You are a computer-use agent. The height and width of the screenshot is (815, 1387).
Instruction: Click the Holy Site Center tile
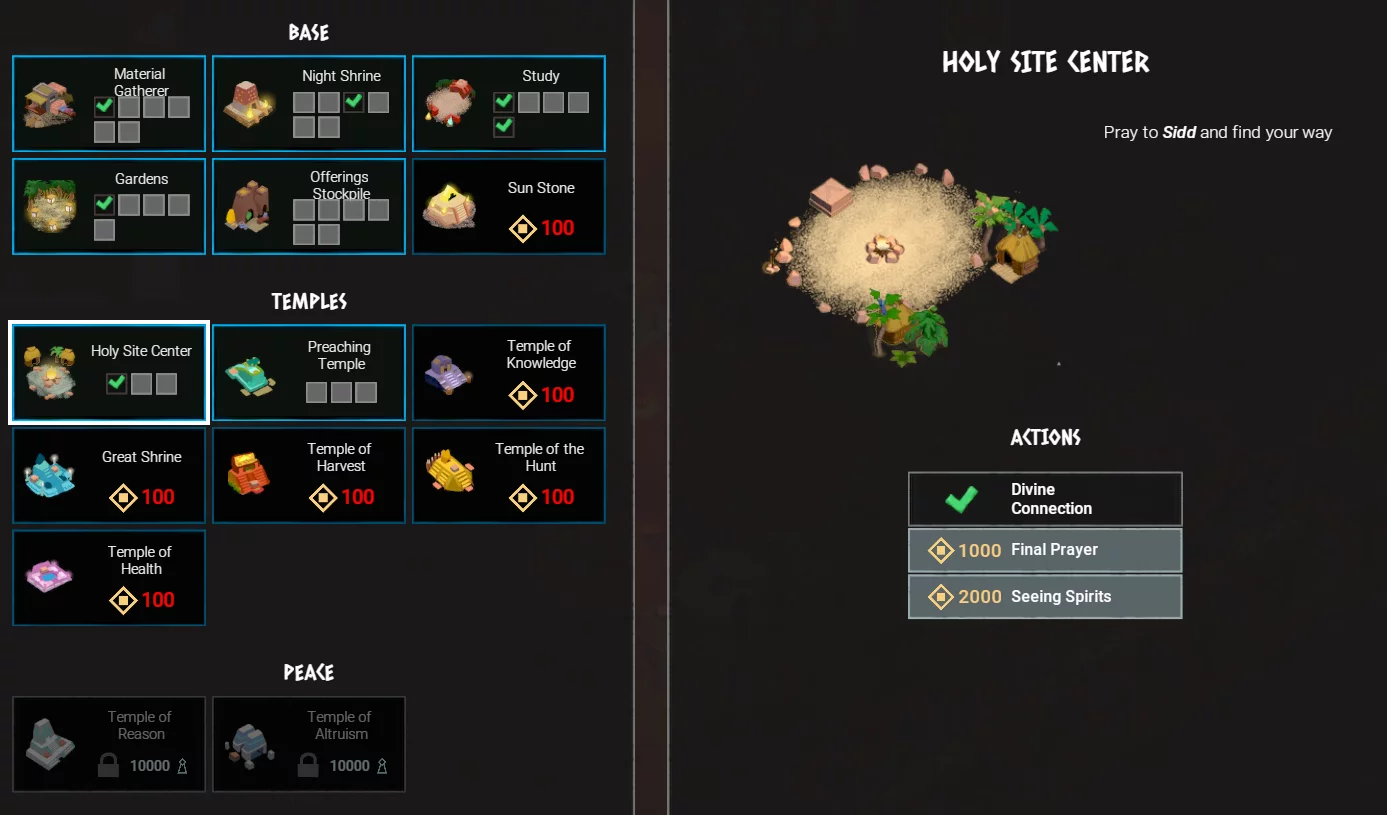point(109,372)
